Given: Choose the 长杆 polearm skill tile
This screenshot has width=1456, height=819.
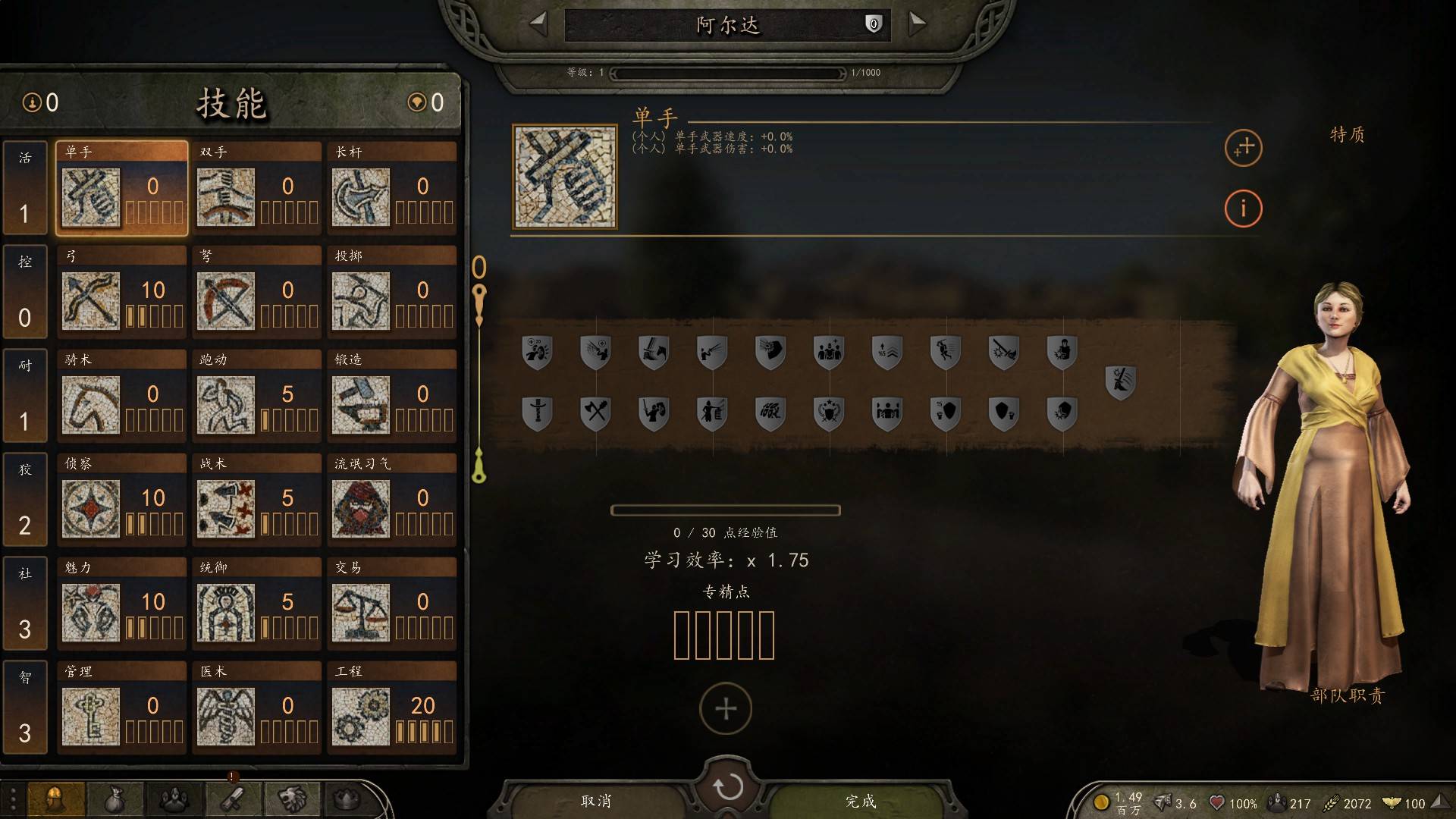Looking at the screenshot, I should (391, 188).
